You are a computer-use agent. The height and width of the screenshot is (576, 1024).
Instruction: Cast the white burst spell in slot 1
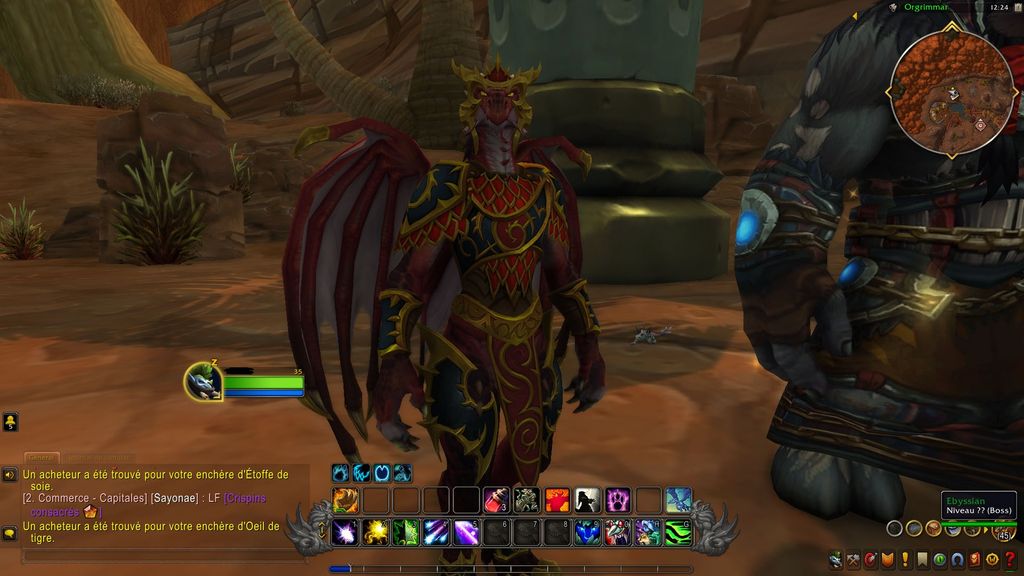pos(346,532)
